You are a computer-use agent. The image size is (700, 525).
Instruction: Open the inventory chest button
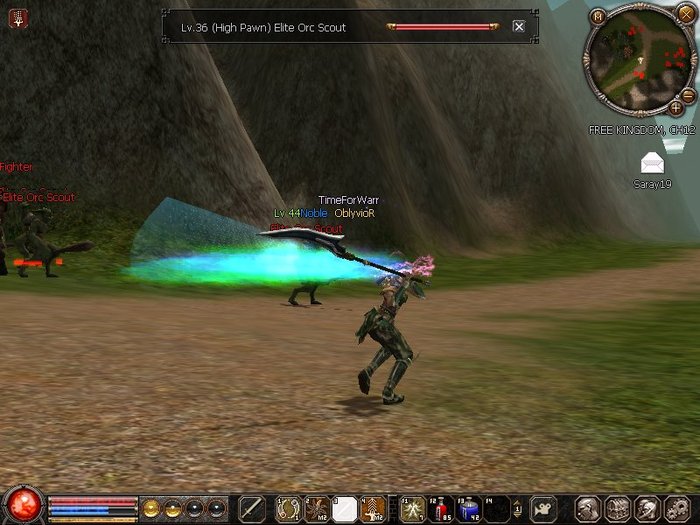[x=617, y=508]
